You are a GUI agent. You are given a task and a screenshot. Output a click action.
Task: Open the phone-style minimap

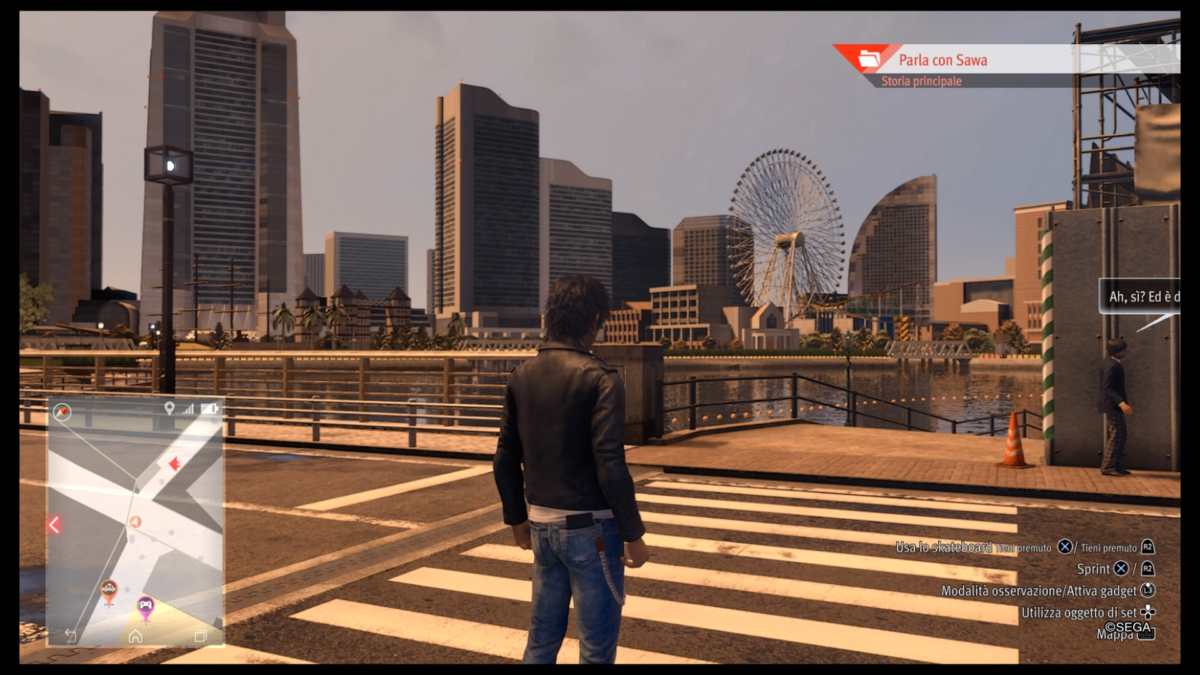coord(135,520)
